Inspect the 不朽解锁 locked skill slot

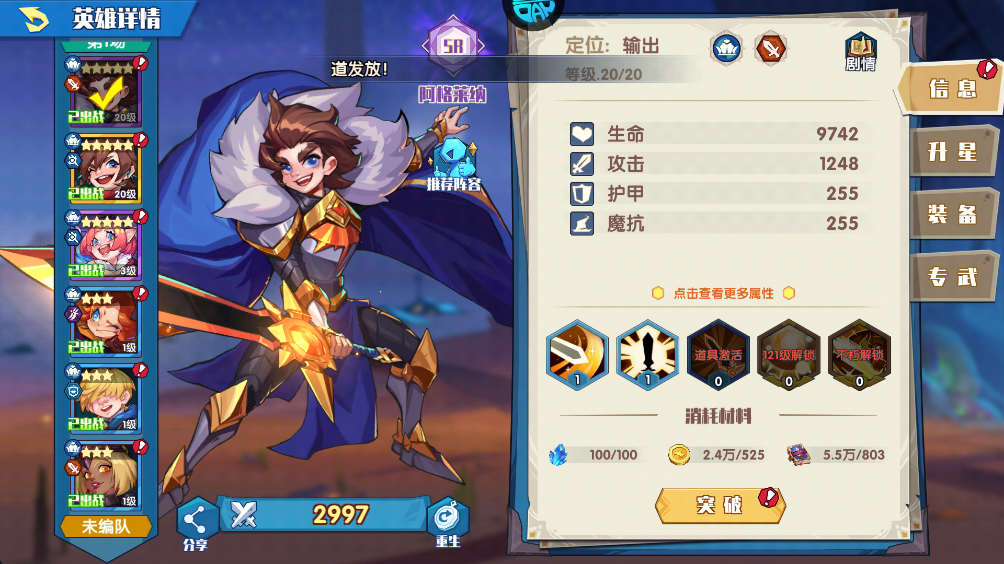pyautogui.click(x=858, y=354)
